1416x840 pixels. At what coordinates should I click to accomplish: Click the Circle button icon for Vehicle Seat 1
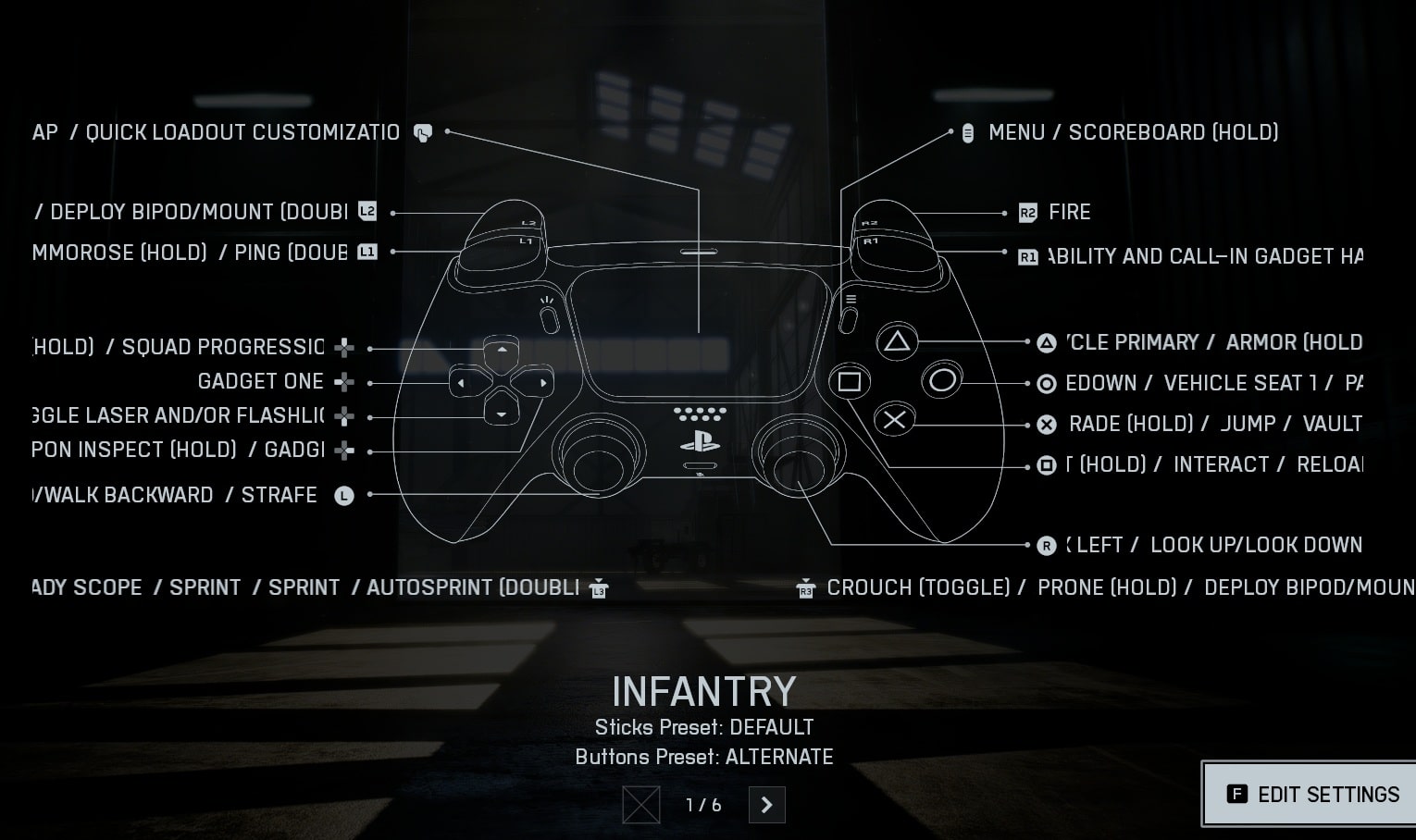(1046, 383)
